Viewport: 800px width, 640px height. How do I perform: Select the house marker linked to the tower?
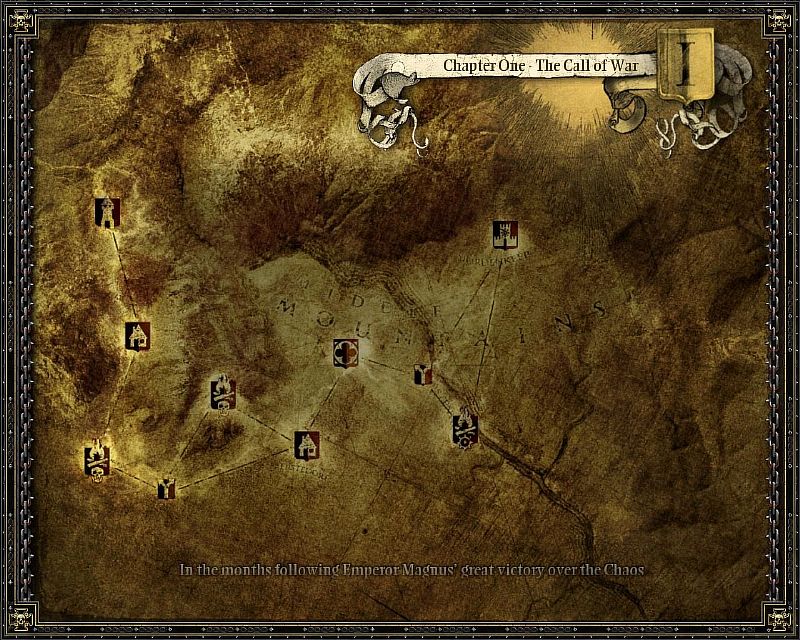click(x=138, y=335)
